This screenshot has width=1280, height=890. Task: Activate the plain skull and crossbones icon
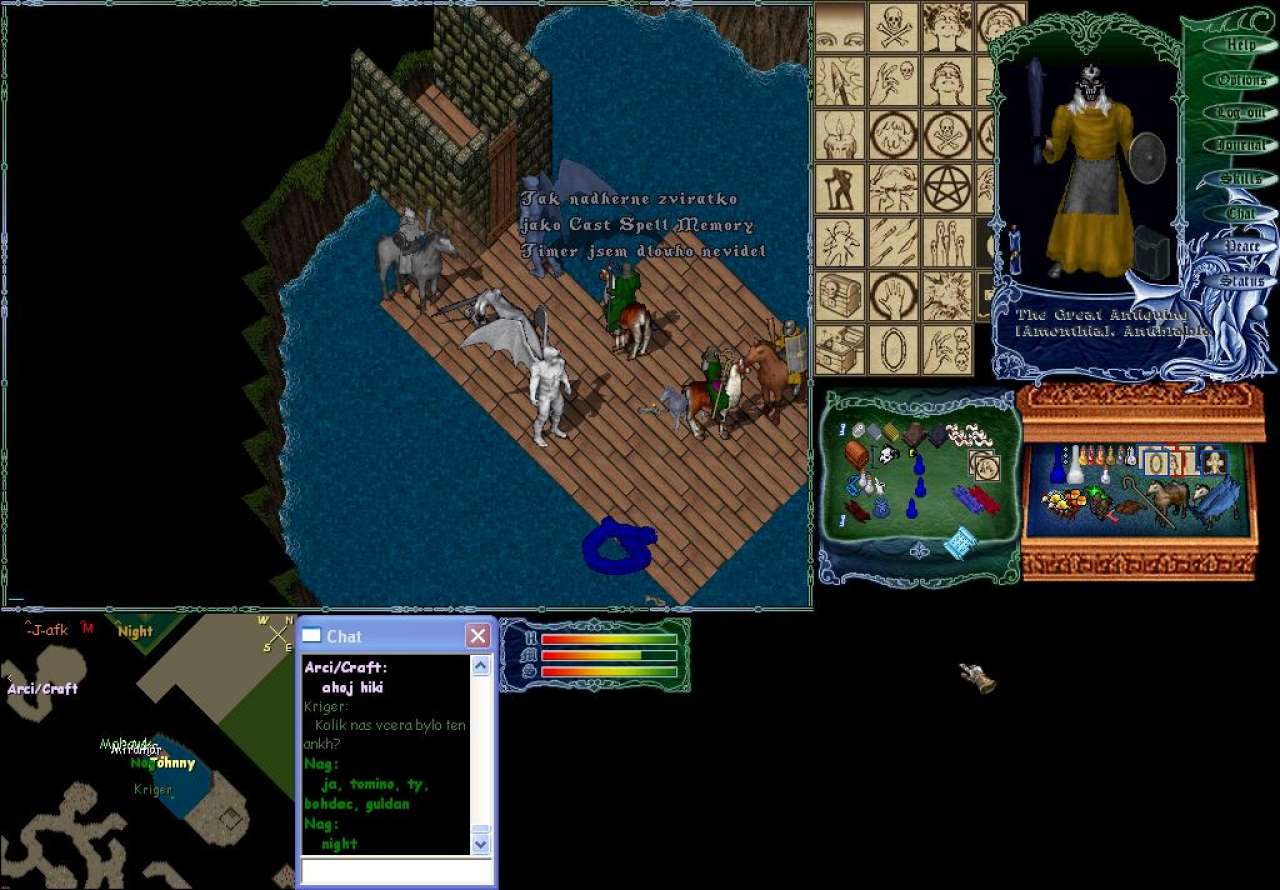[893, 26]
